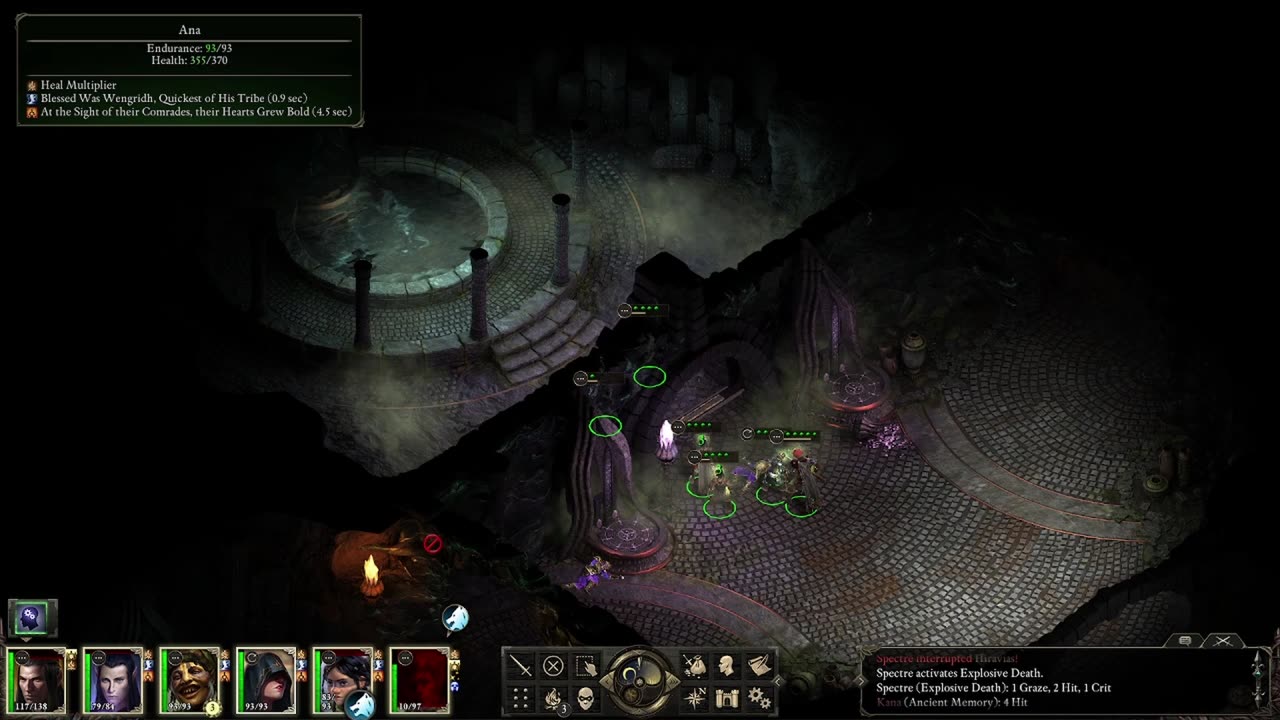Select the dark-haired ranger's portrait
Viewport: 1280px width, 720px height.
[x=342, y=679]
